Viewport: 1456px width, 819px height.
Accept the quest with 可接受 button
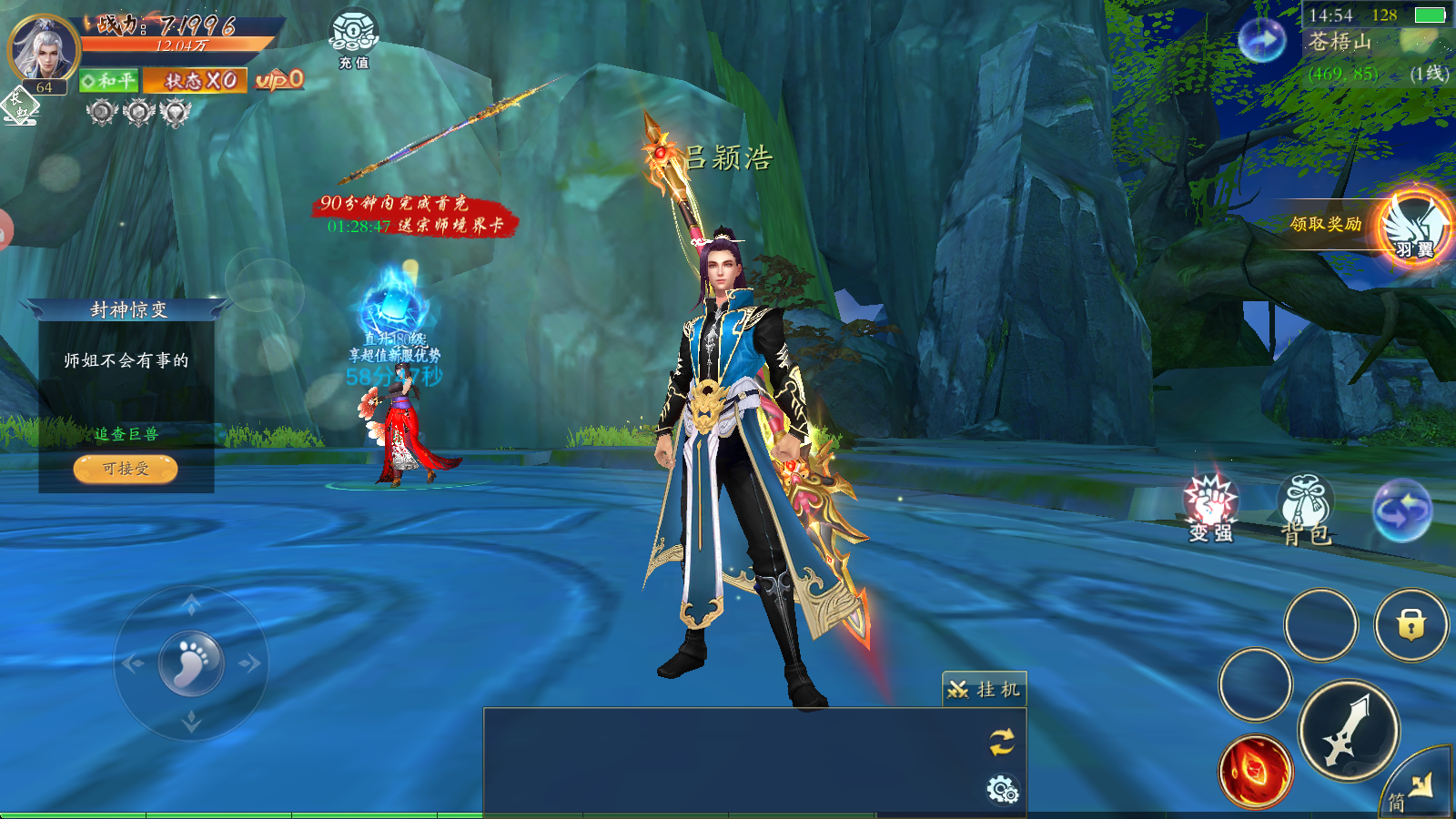click(126, 469)
